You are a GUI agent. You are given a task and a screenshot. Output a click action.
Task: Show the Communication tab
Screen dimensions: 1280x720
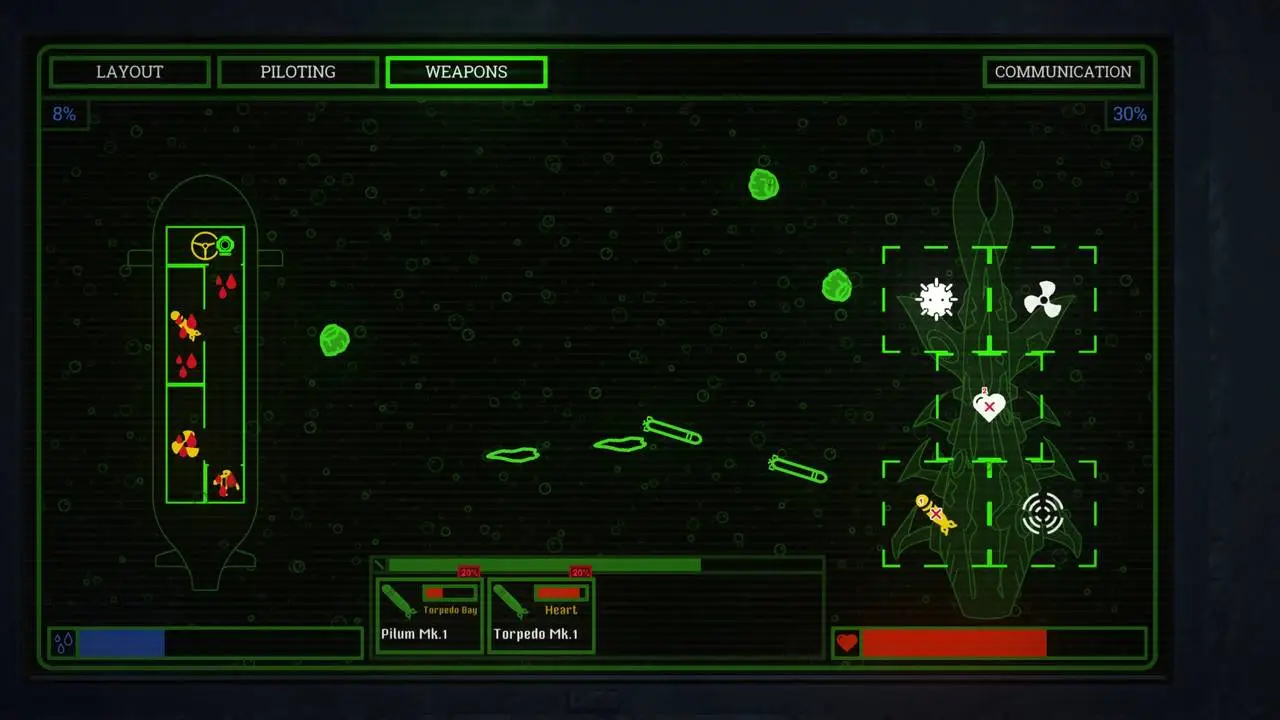[1063, 72]
